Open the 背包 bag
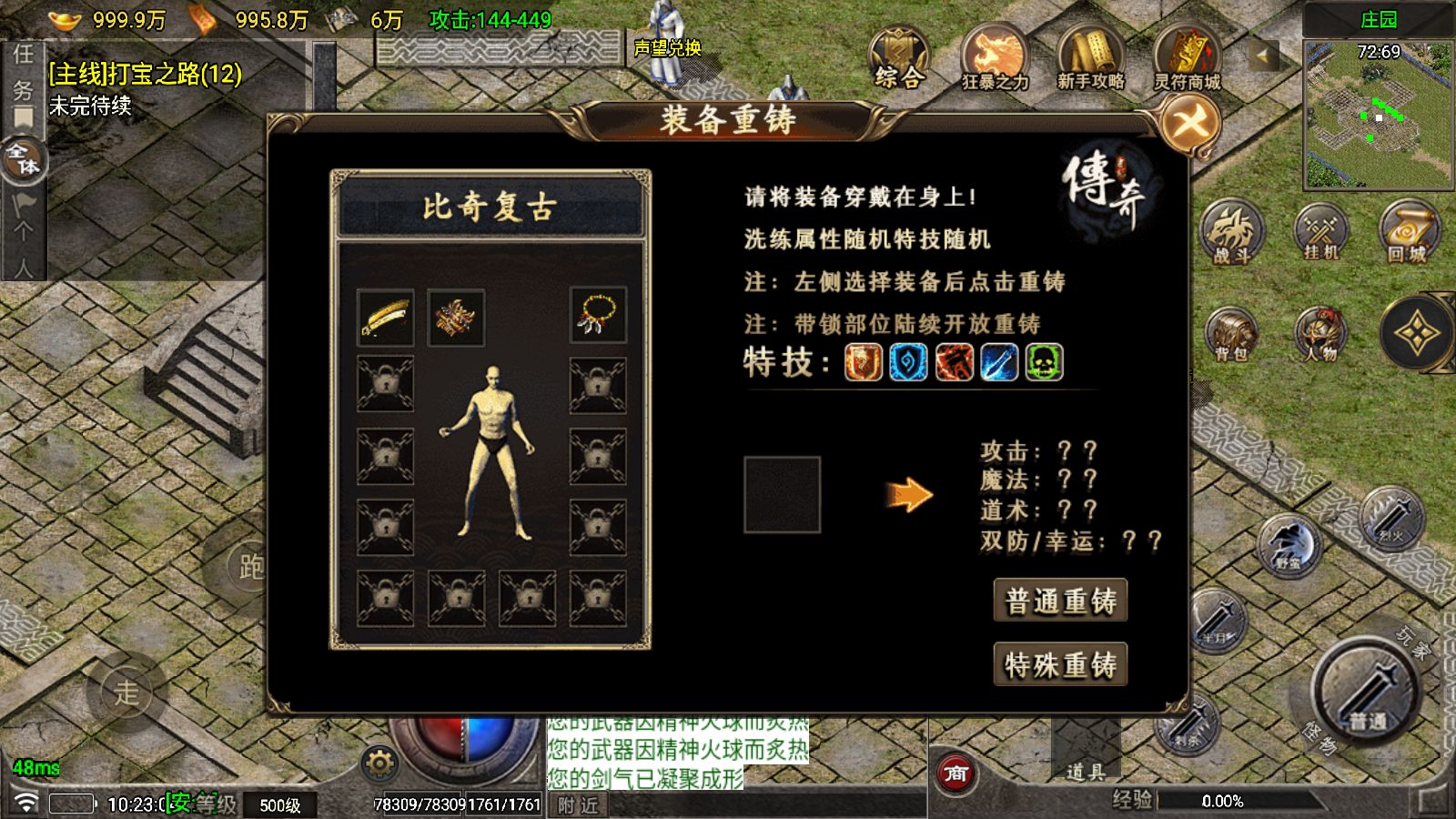Viewport: 1456px width, 819px height. [x=1231, y=335]
